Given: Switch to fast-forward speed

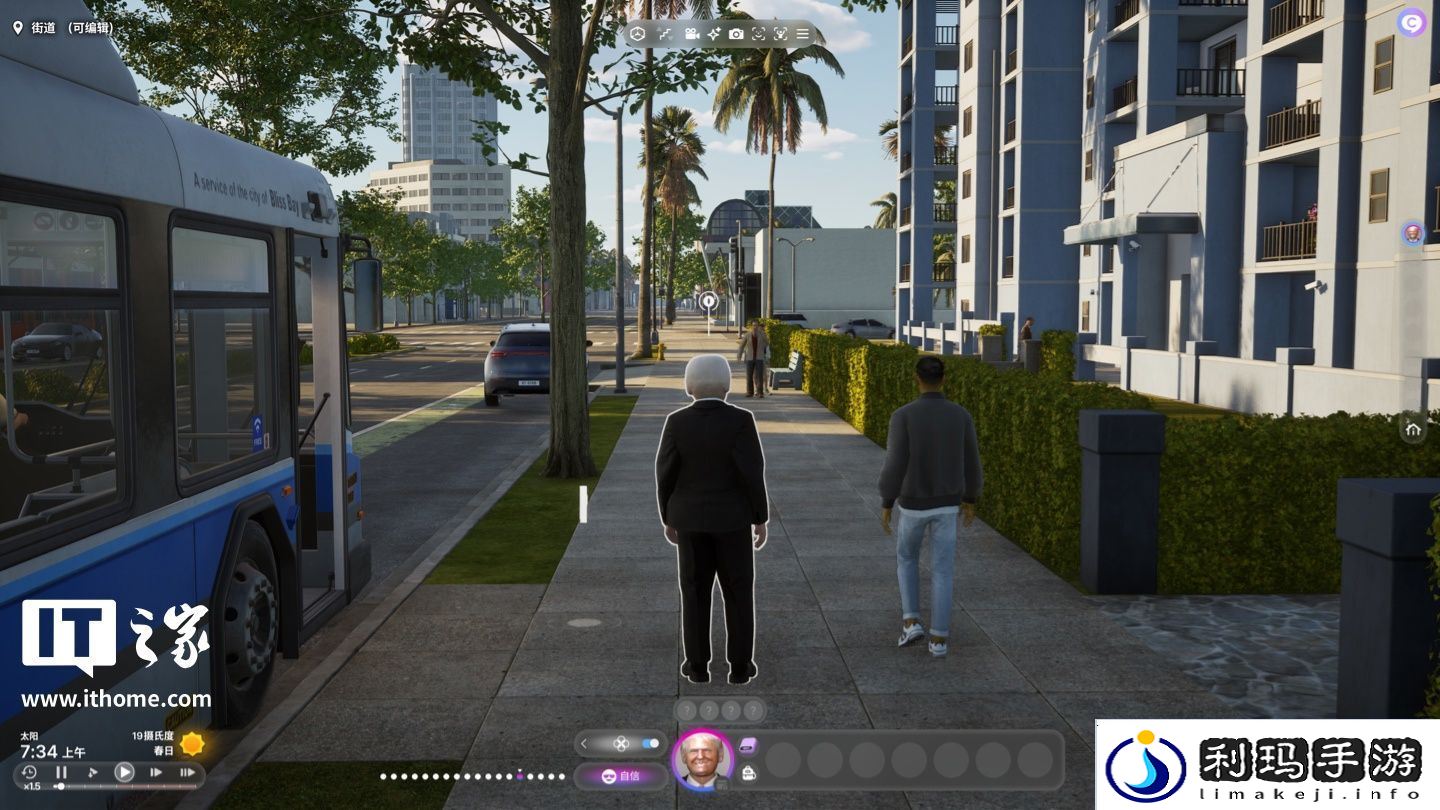Looking at the screenshot, I should (156, 772).
